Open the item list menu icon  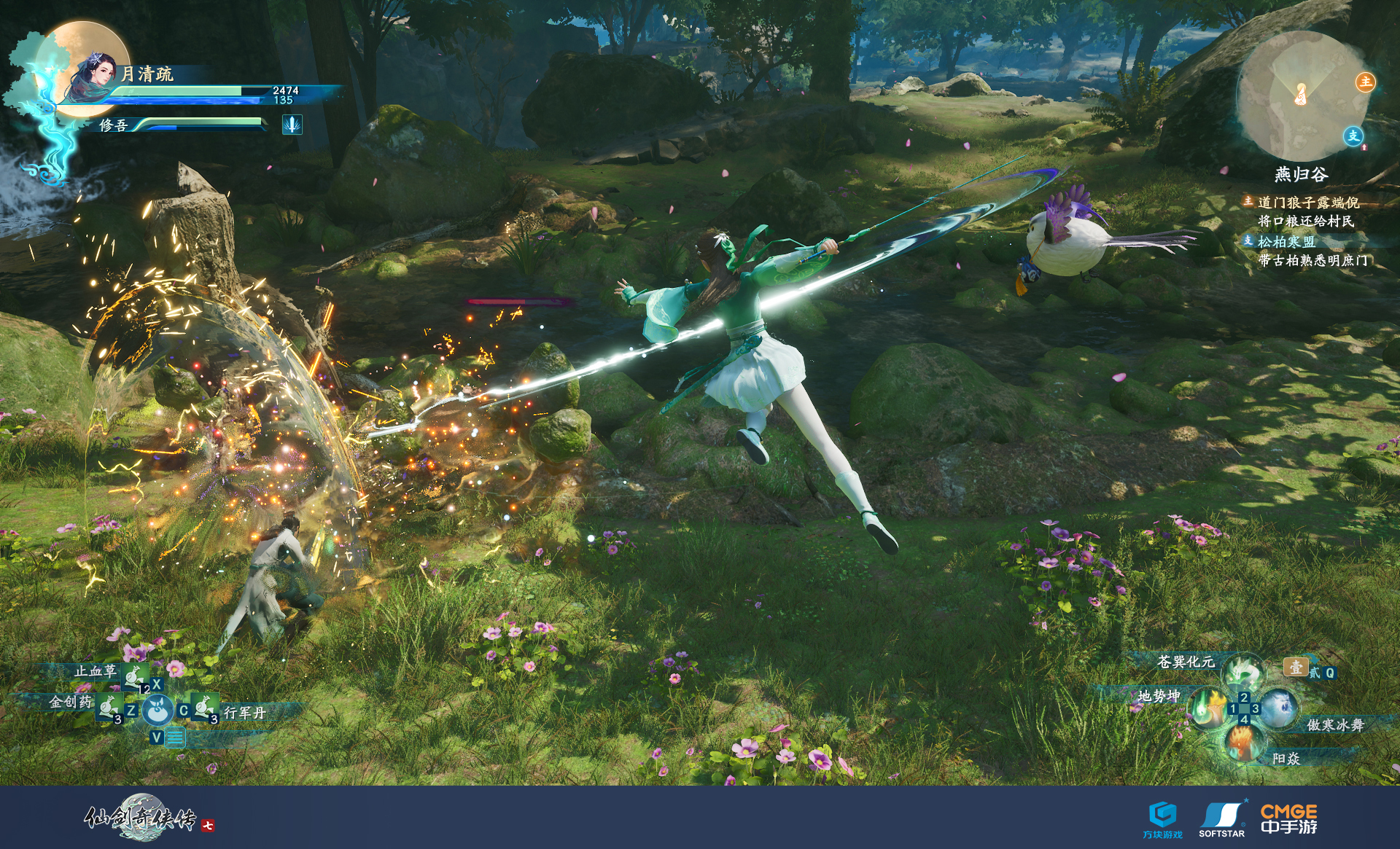pyautogui.click(x=175, y=738)
